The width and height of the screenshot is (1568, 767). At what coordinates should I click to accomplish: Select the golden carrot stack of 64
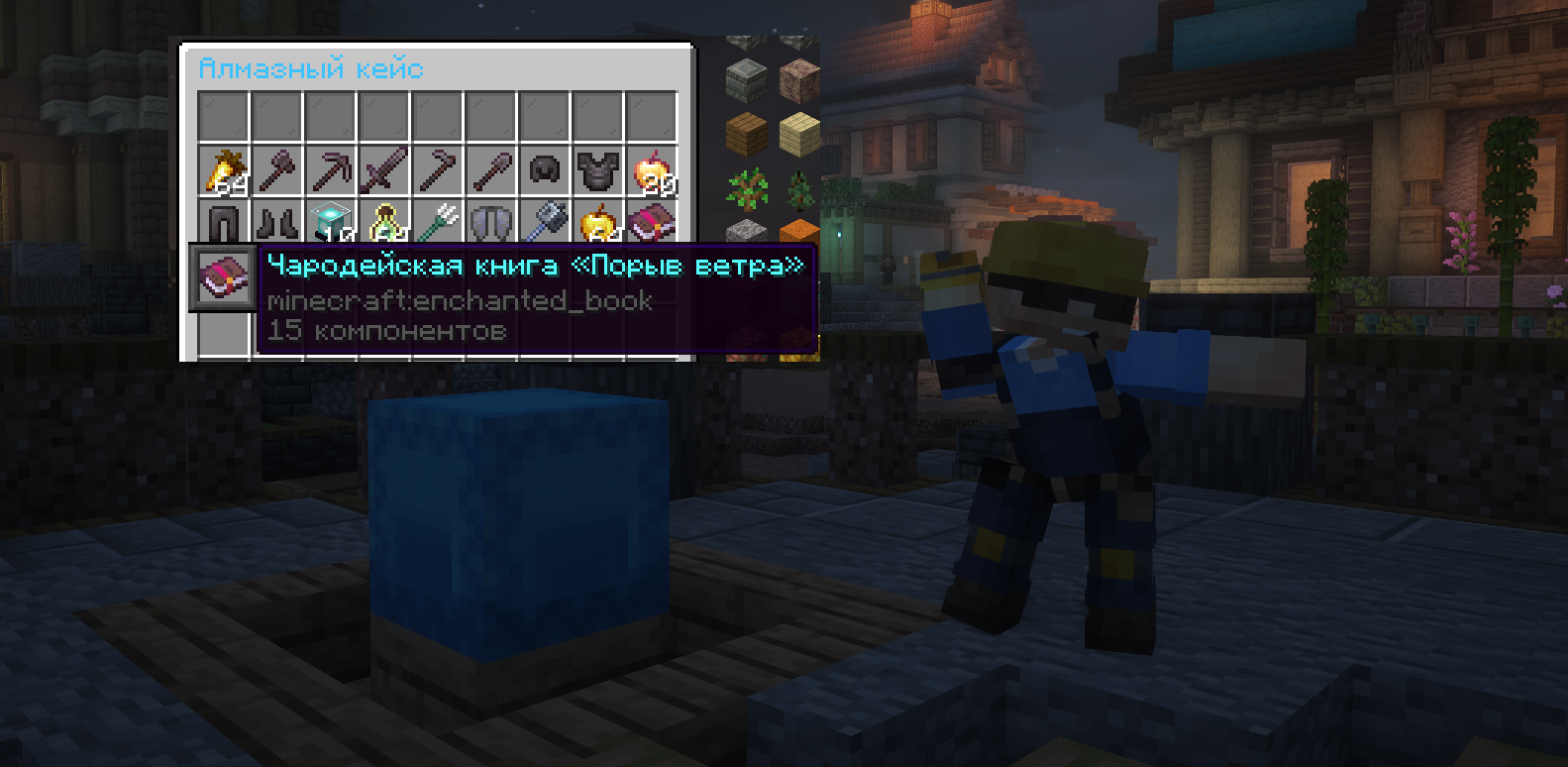224,171
